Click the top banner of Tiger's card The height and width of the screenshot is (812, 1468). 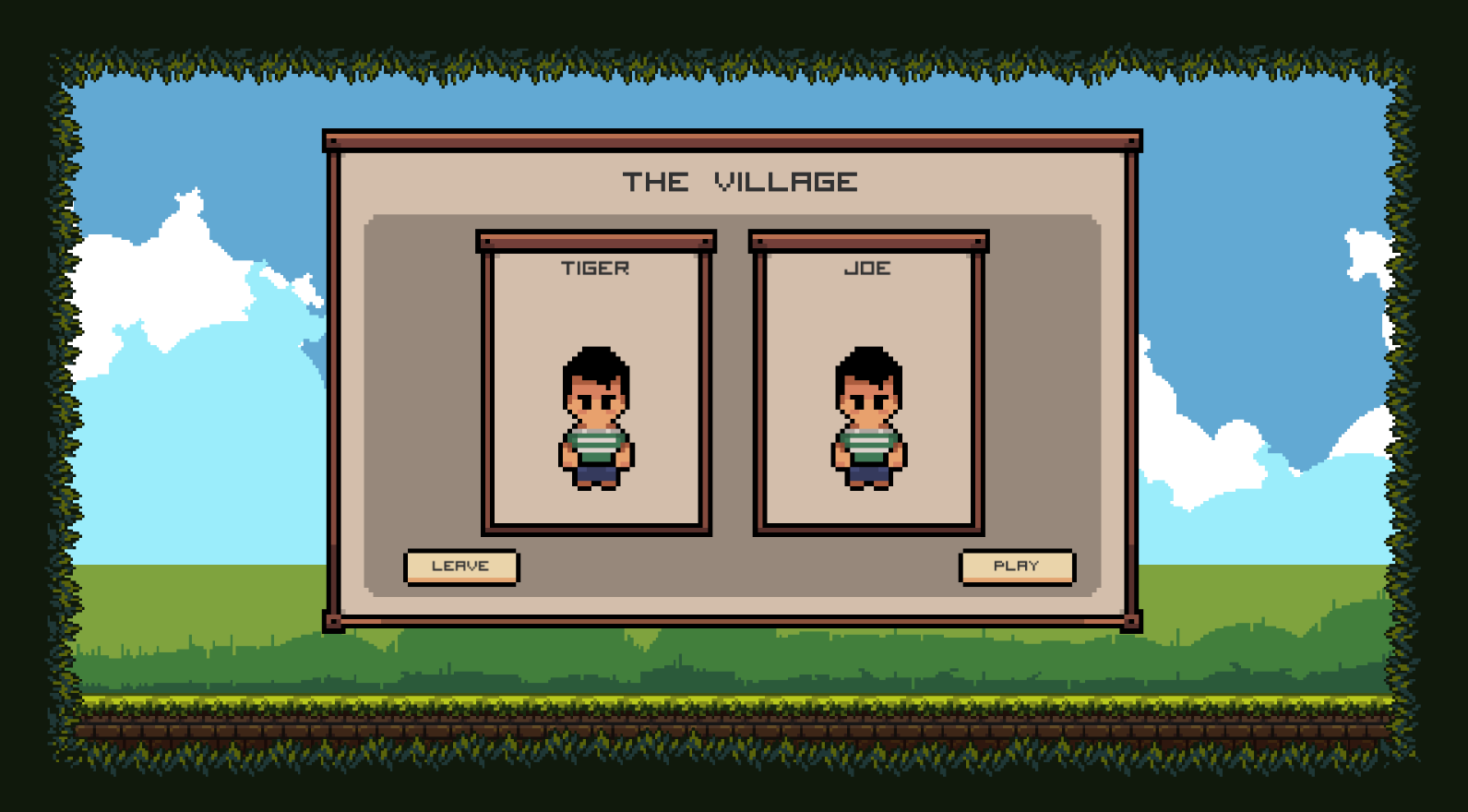[596, 239]
